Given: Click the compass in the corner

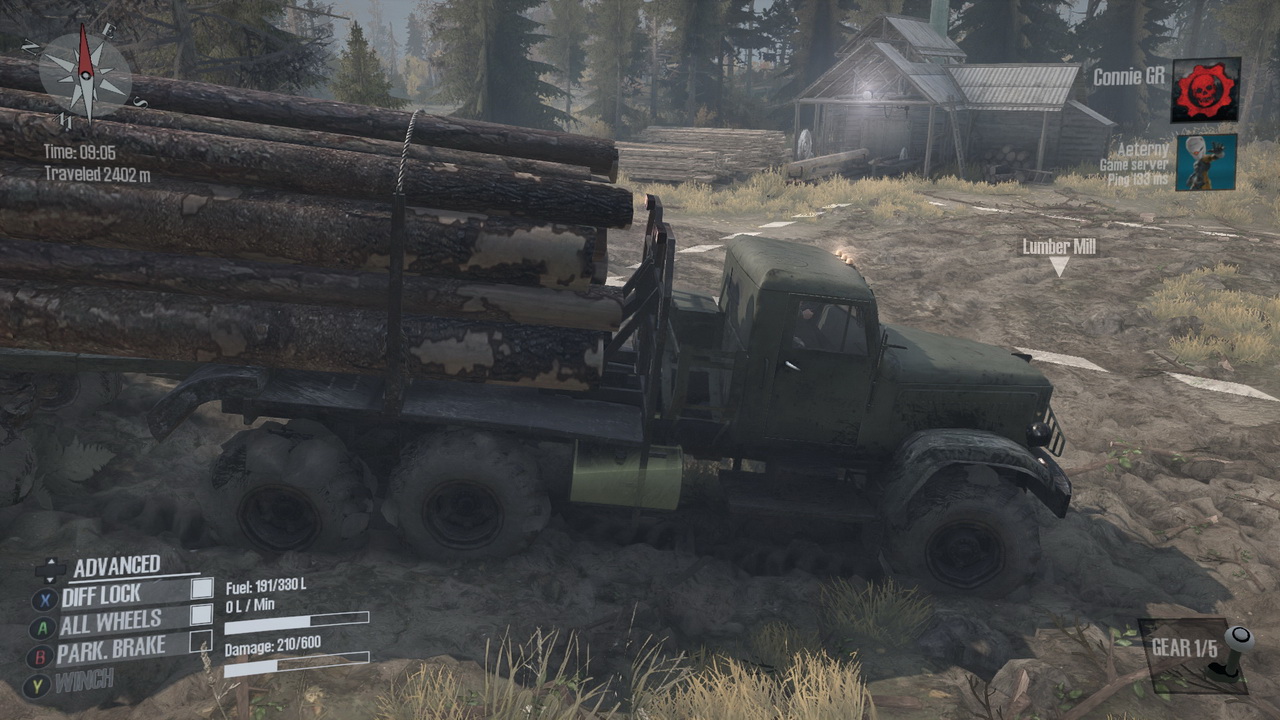Looking at the screenshot, I should click(86, 74).
